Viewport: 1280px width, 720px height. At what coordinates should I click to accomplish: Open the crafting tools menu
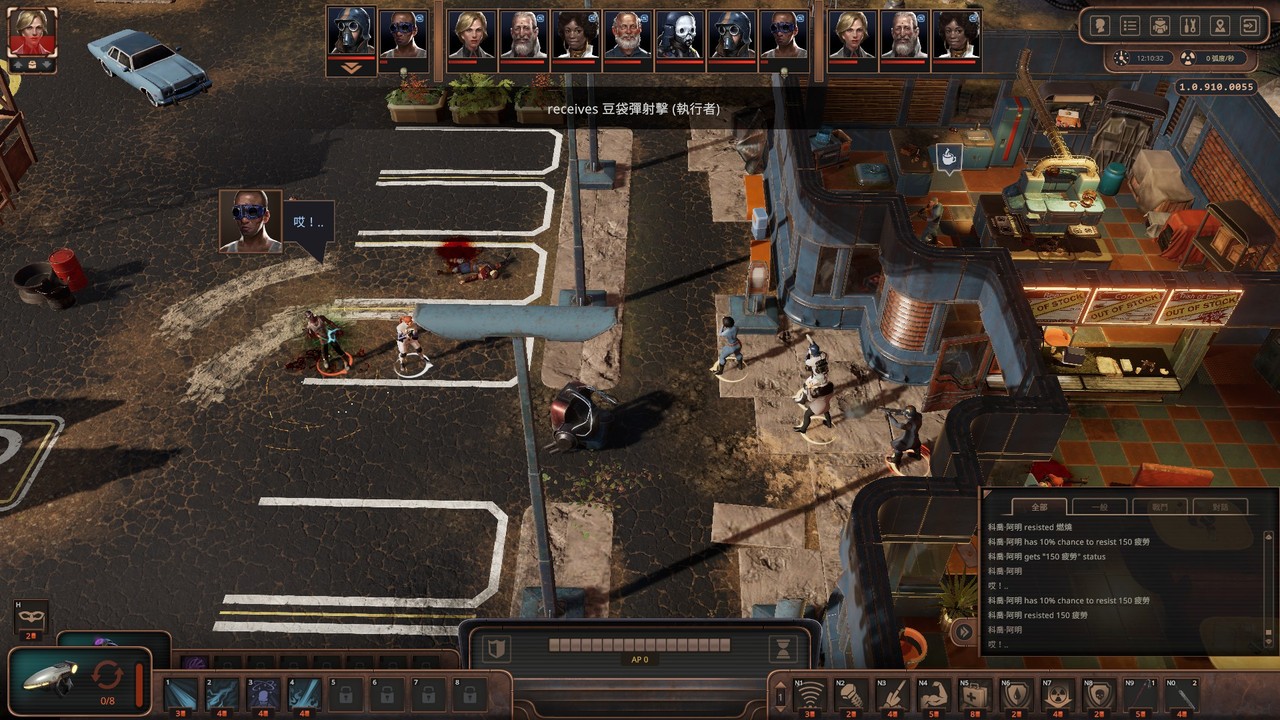[x=1190, y=26]
